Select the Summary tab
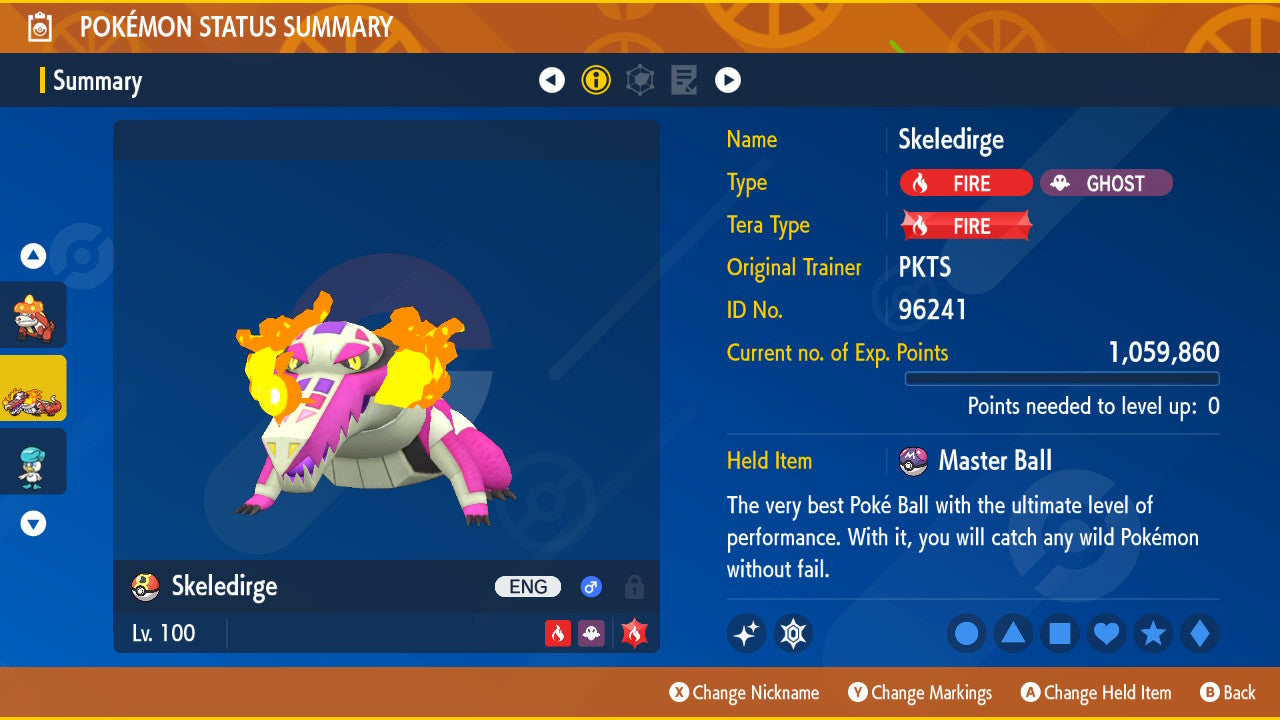Screen dimensions: 1280x720 (96, 80)
